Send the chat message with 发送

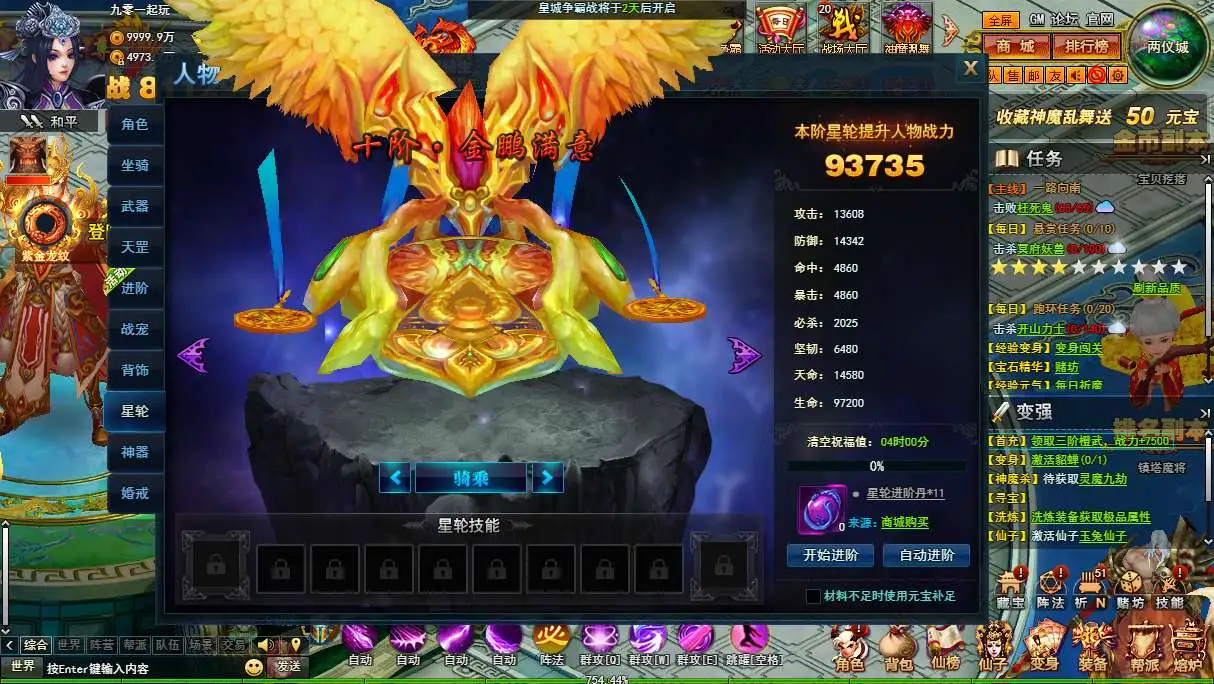coord(289,666)
